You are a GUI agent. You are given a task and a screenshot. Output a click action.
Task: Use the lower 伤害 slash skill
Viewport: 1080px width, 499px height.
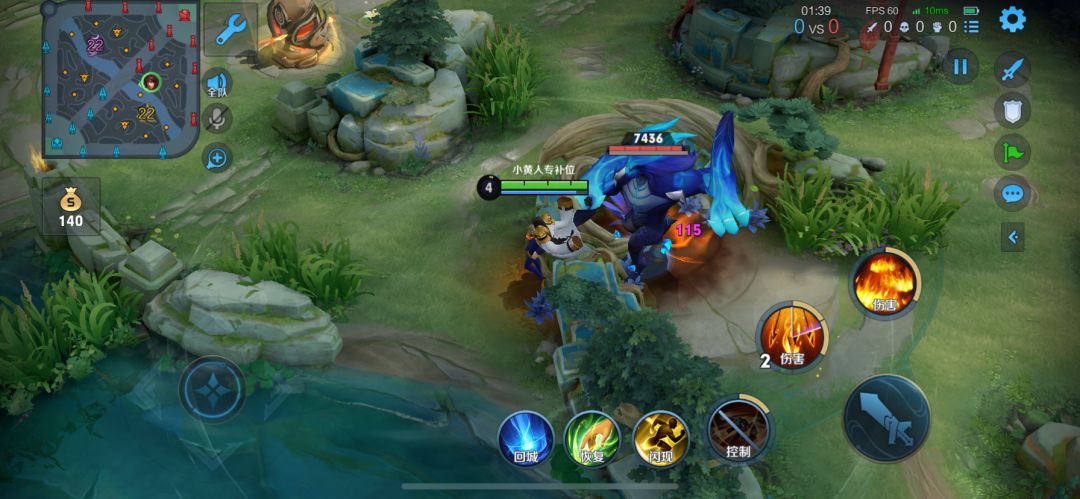click(792, 336)
